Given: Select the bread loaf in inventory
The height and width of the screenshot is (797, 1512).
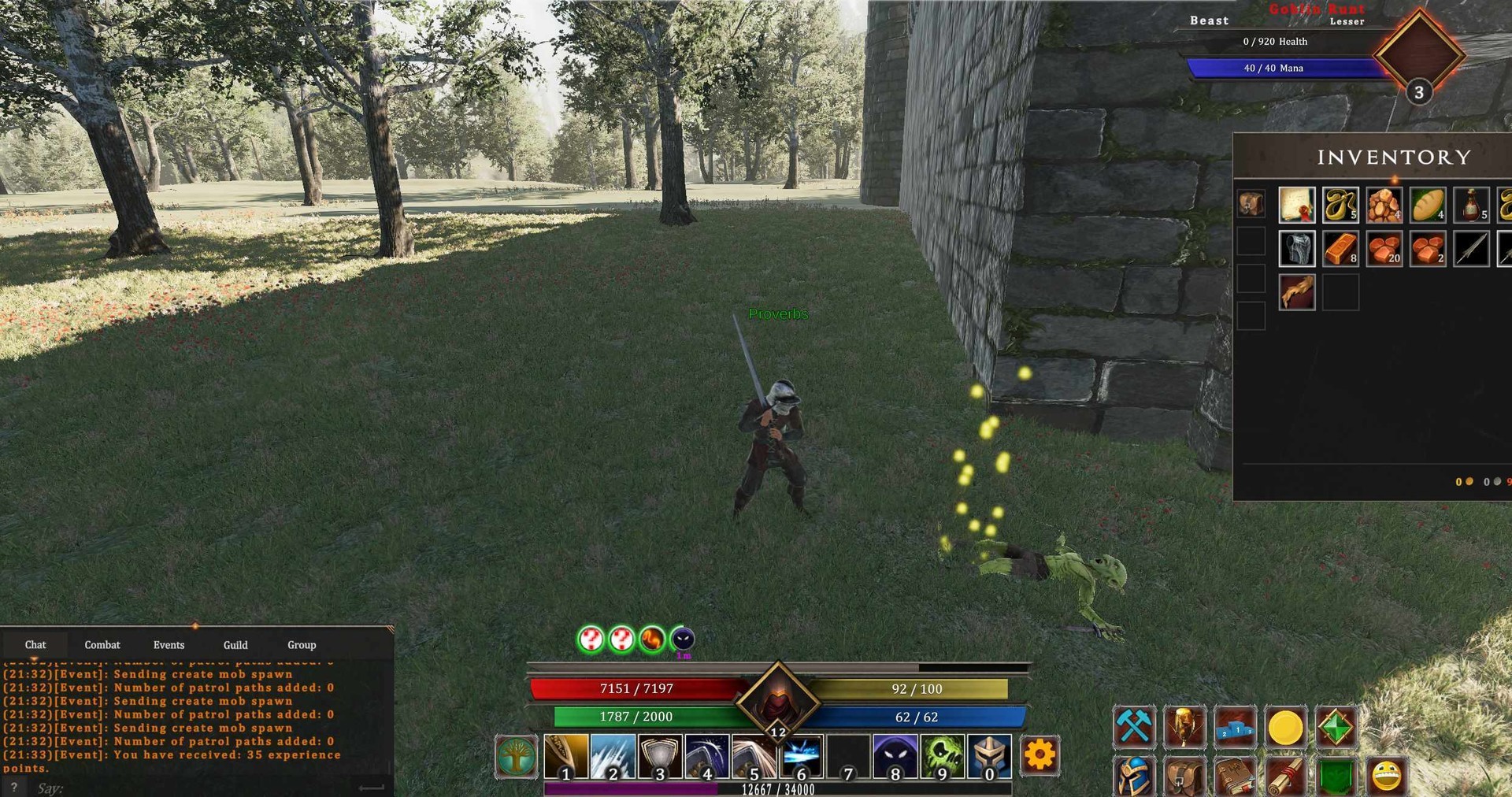Looking at the screenshot, I should click(1428, 206).
